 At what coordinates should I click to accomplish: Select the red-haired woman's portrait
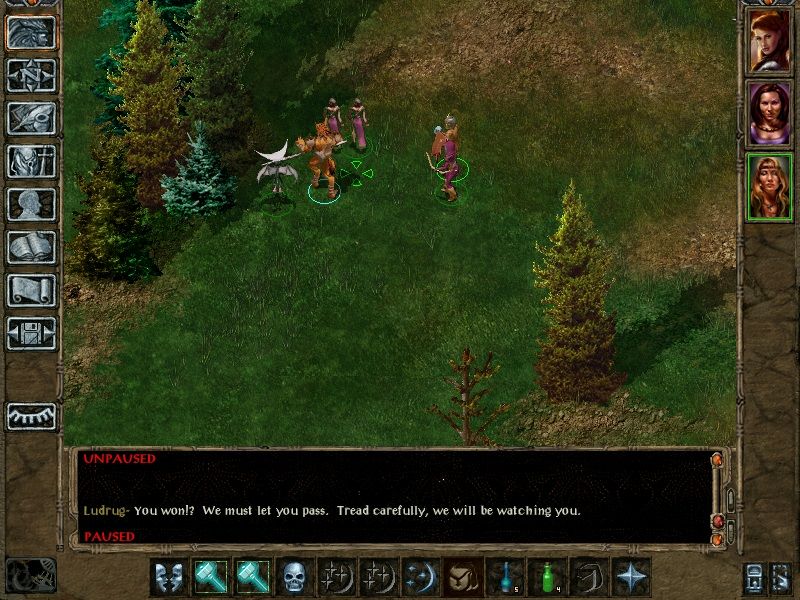pyautogui.click(x=770, y=41)
